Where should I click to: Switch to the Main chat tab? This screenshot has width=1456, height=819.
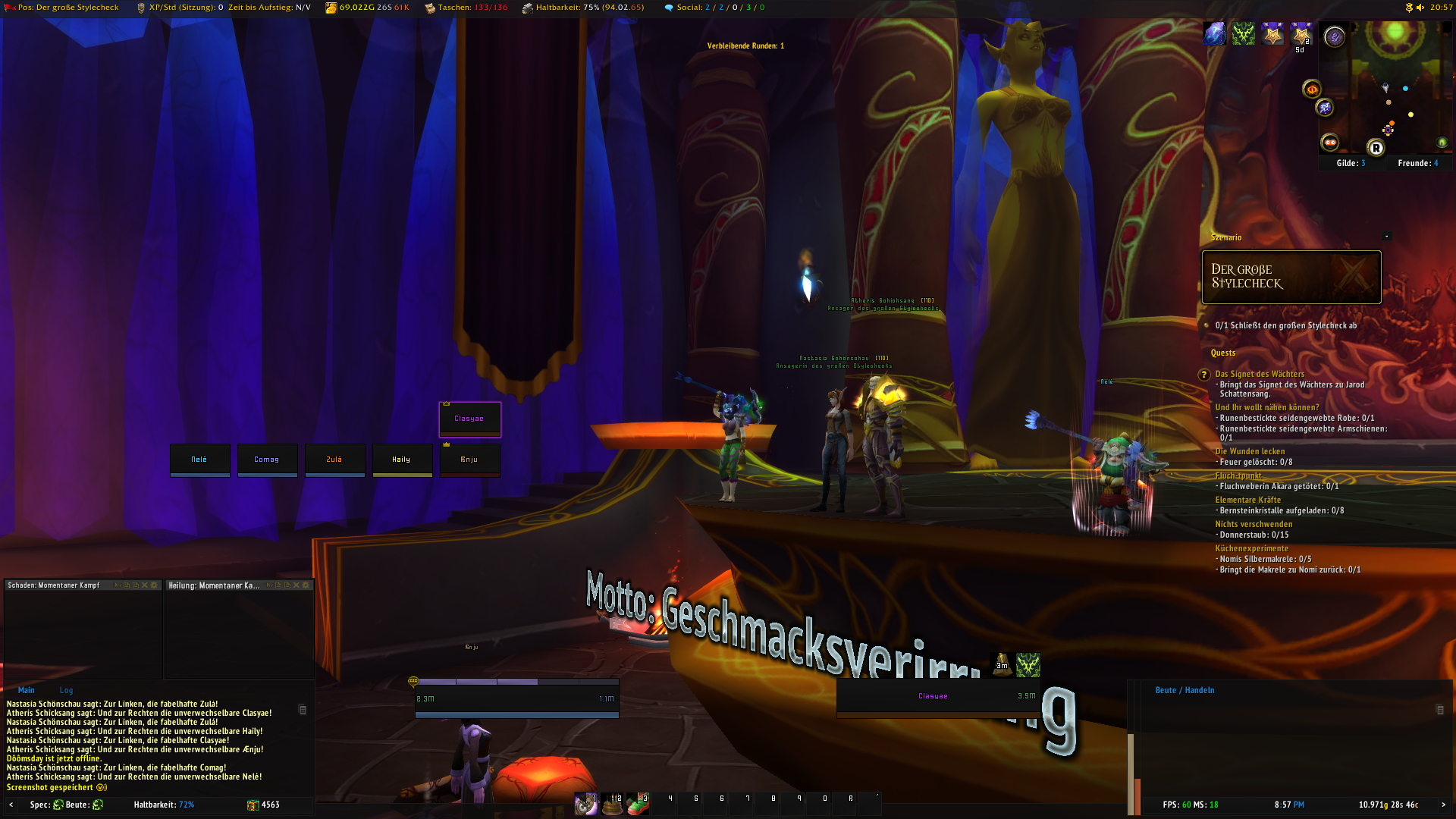tap(27, 690)
